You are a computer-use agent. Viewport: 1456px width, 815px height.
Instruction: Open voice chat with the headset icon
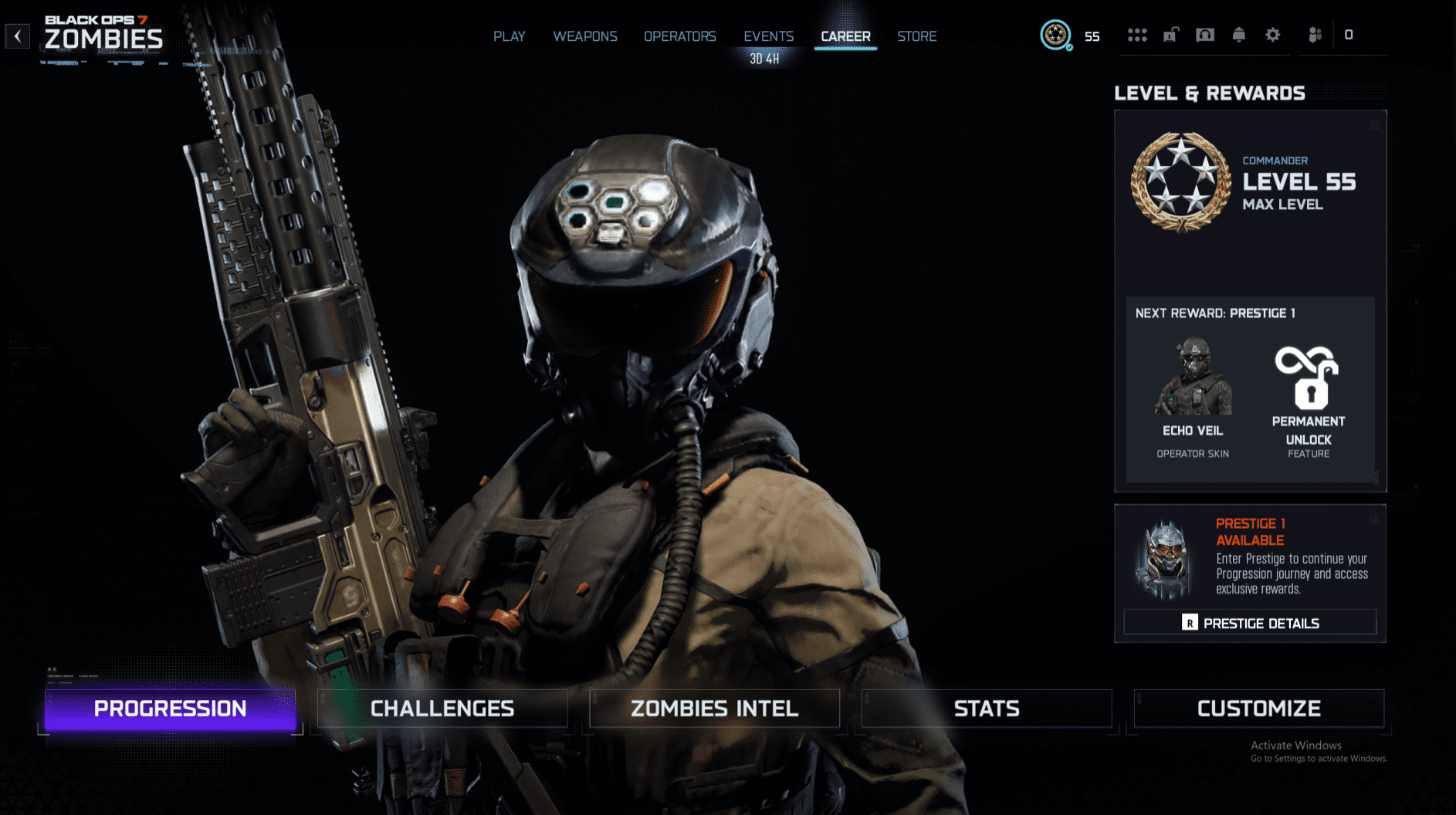click(x=1205, y=35)
